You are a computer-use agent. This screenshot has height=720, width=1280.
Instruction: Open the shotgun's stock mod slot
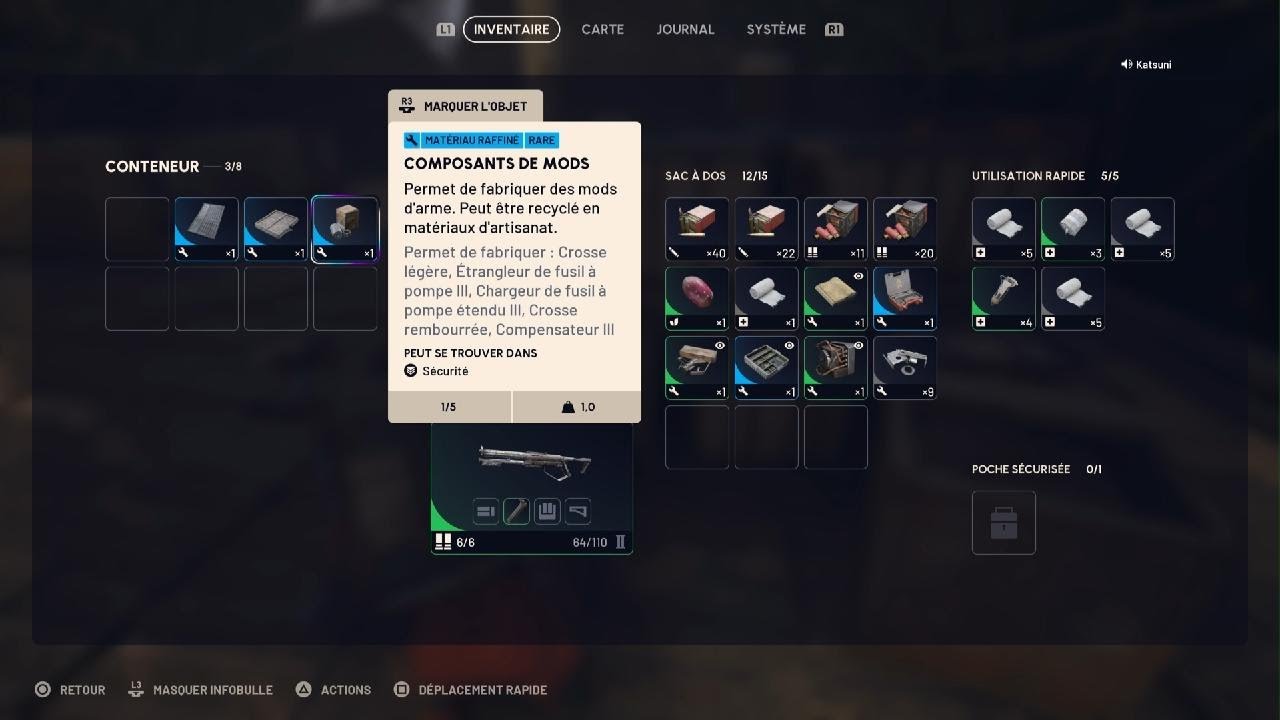(578, 512)
